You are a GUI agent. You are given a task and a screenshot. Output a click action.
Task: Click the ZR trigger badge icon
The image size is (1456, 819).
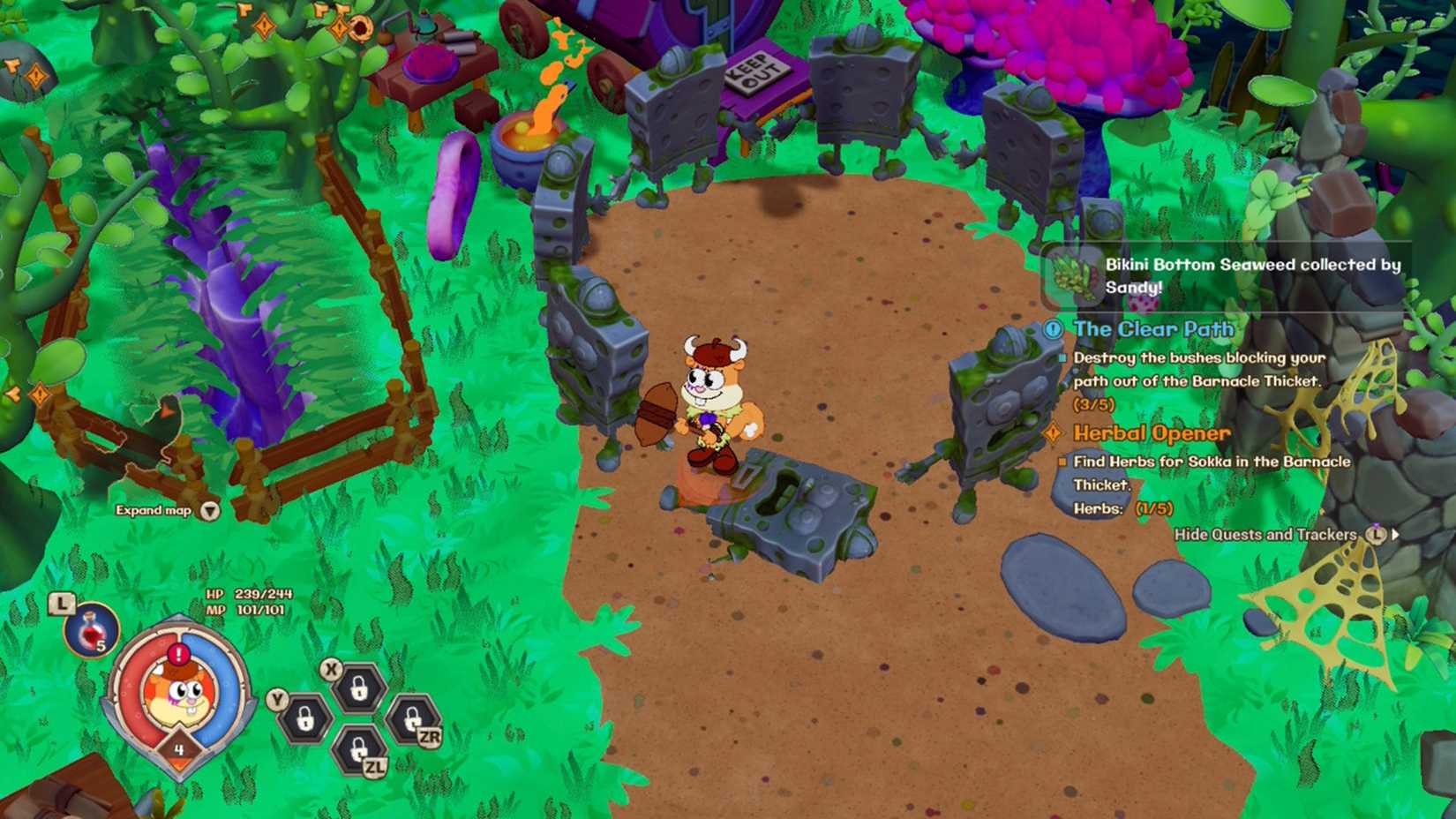pos(430,736)
